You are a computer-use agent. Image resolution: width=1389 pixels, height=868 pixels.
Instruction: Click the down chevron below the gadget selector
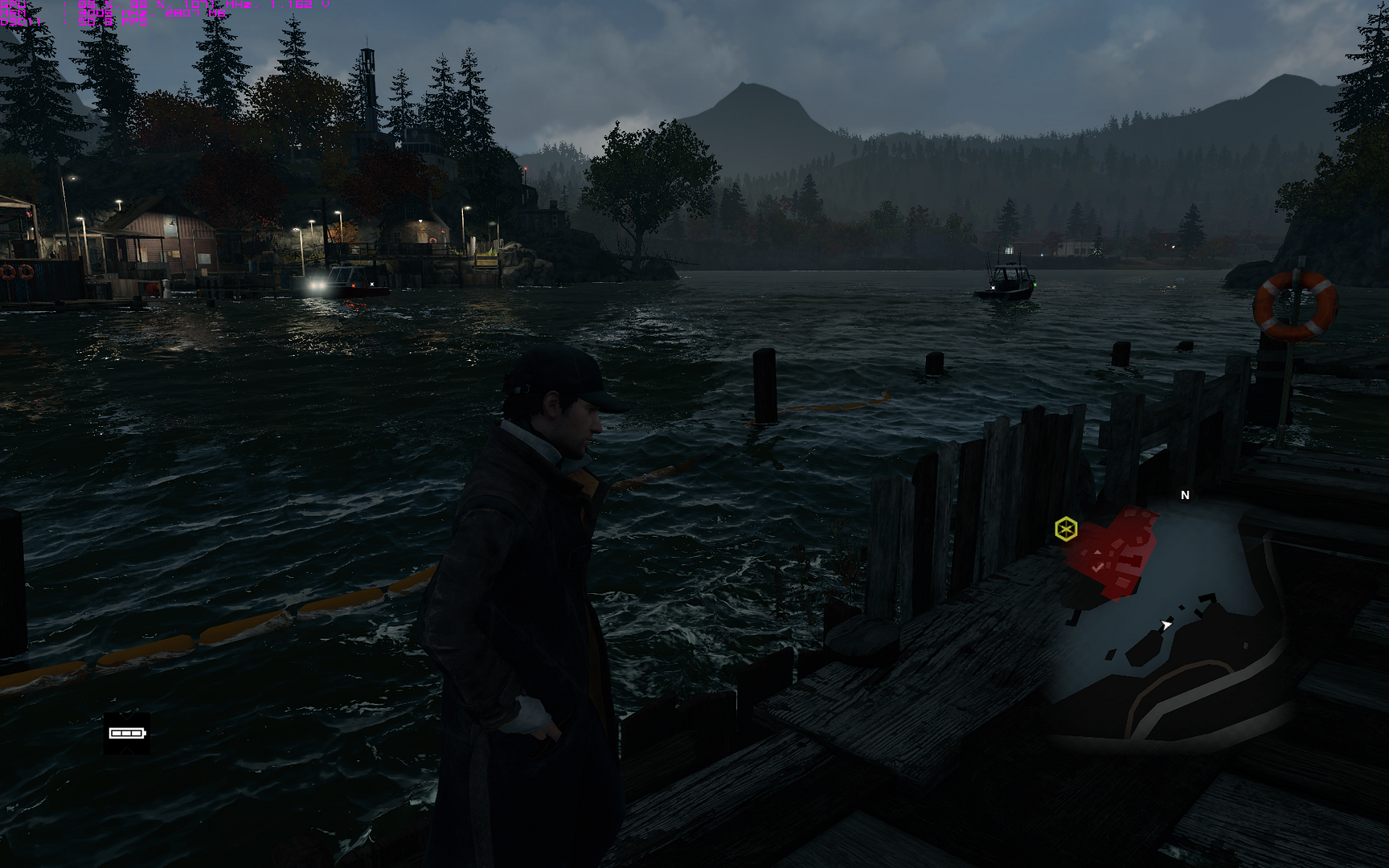[x=126, y=750]
